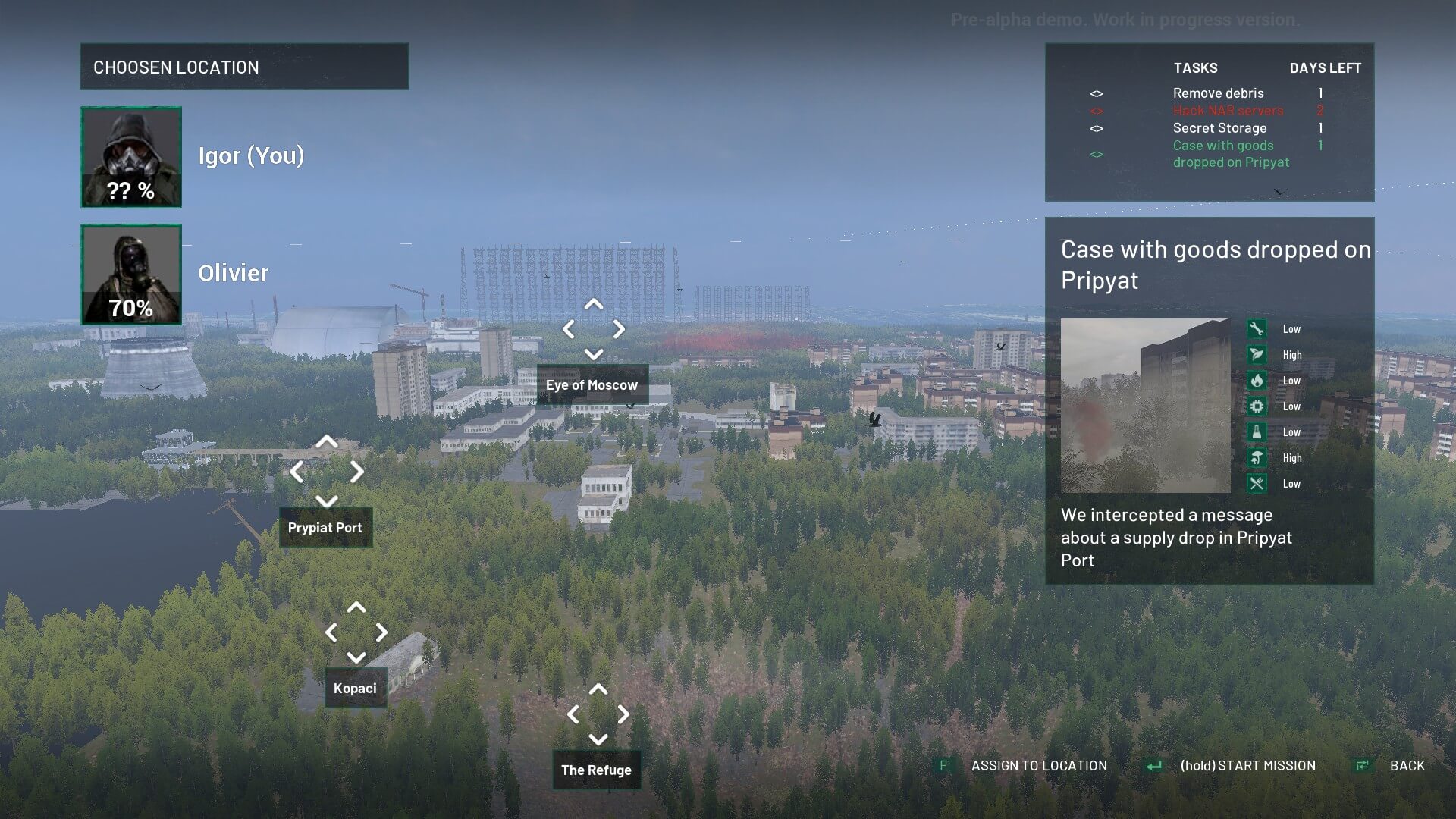Select the Hack NAR servers task
Viewport: 1456px width, 819px height.
pos(1228,111)
